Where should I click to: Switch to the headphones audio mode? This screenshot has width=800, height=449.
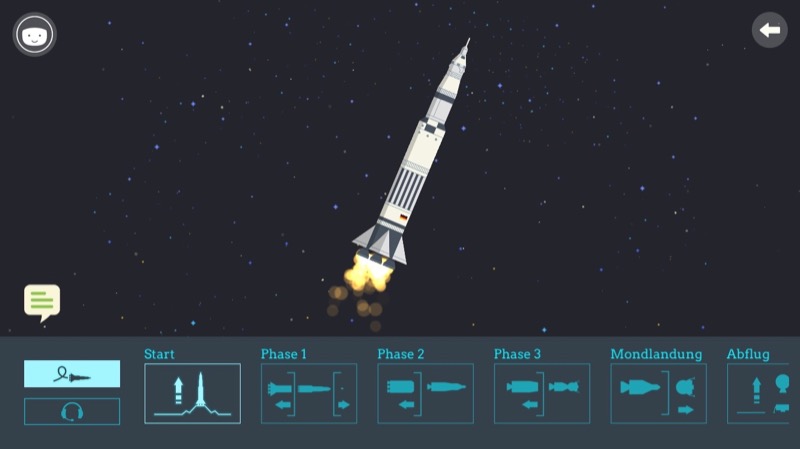[x=72, y=411]
